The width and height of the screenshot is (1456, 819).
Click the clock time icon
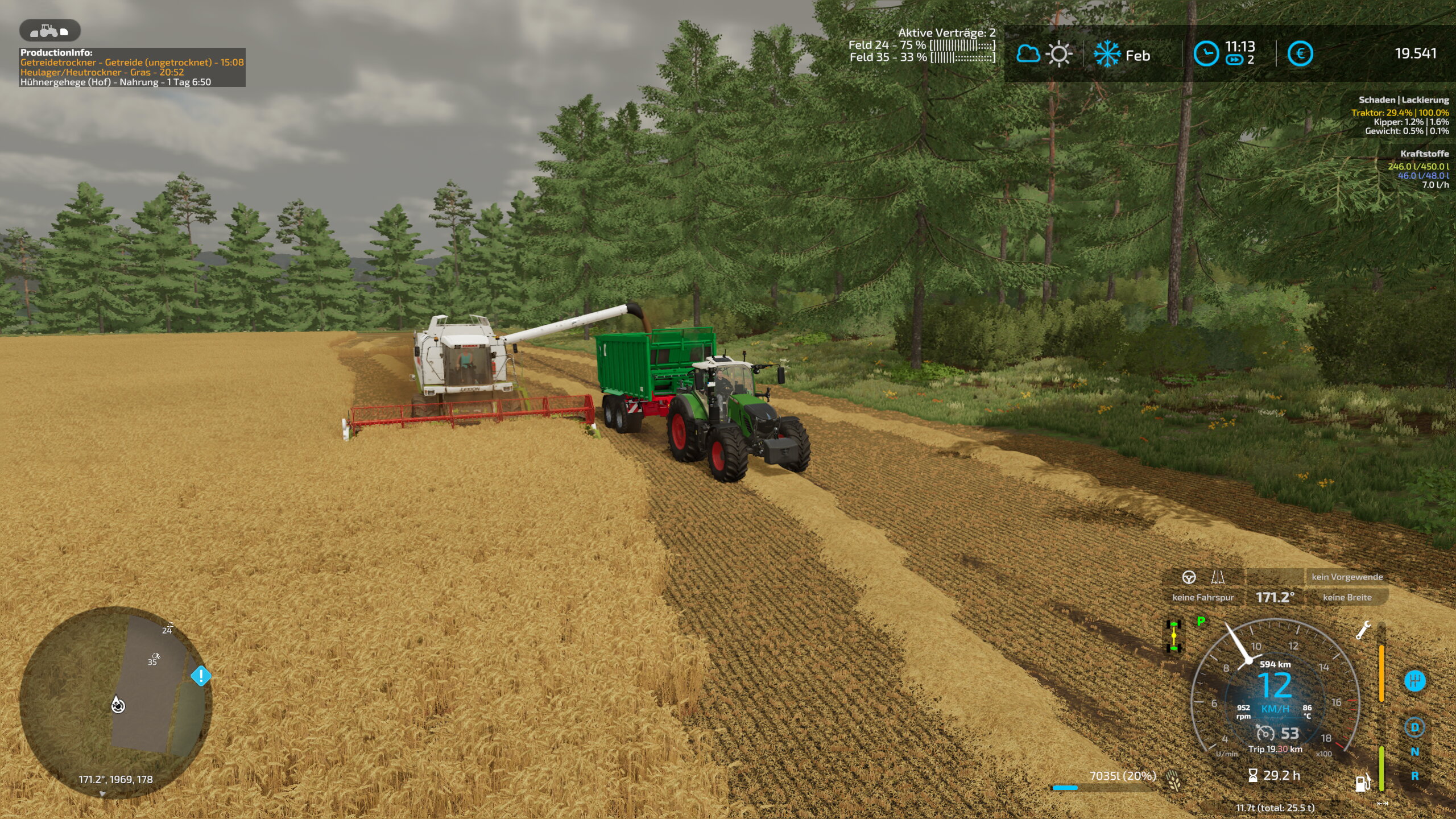[1205, 55]
